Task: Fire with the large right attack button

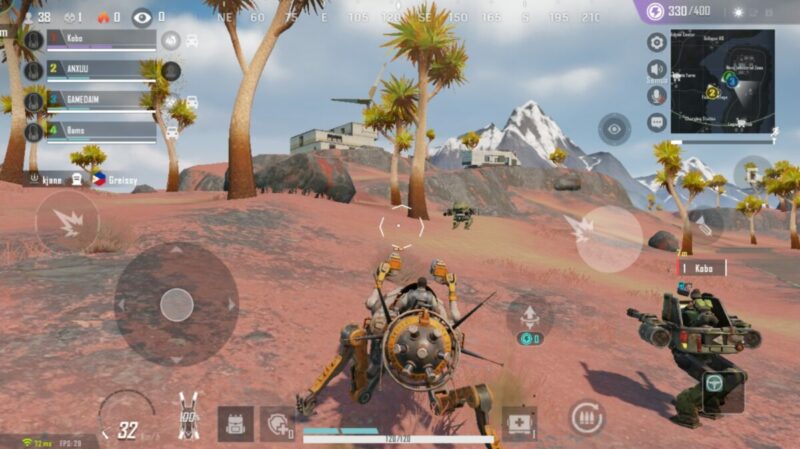Action: click(x=610, y=239)
